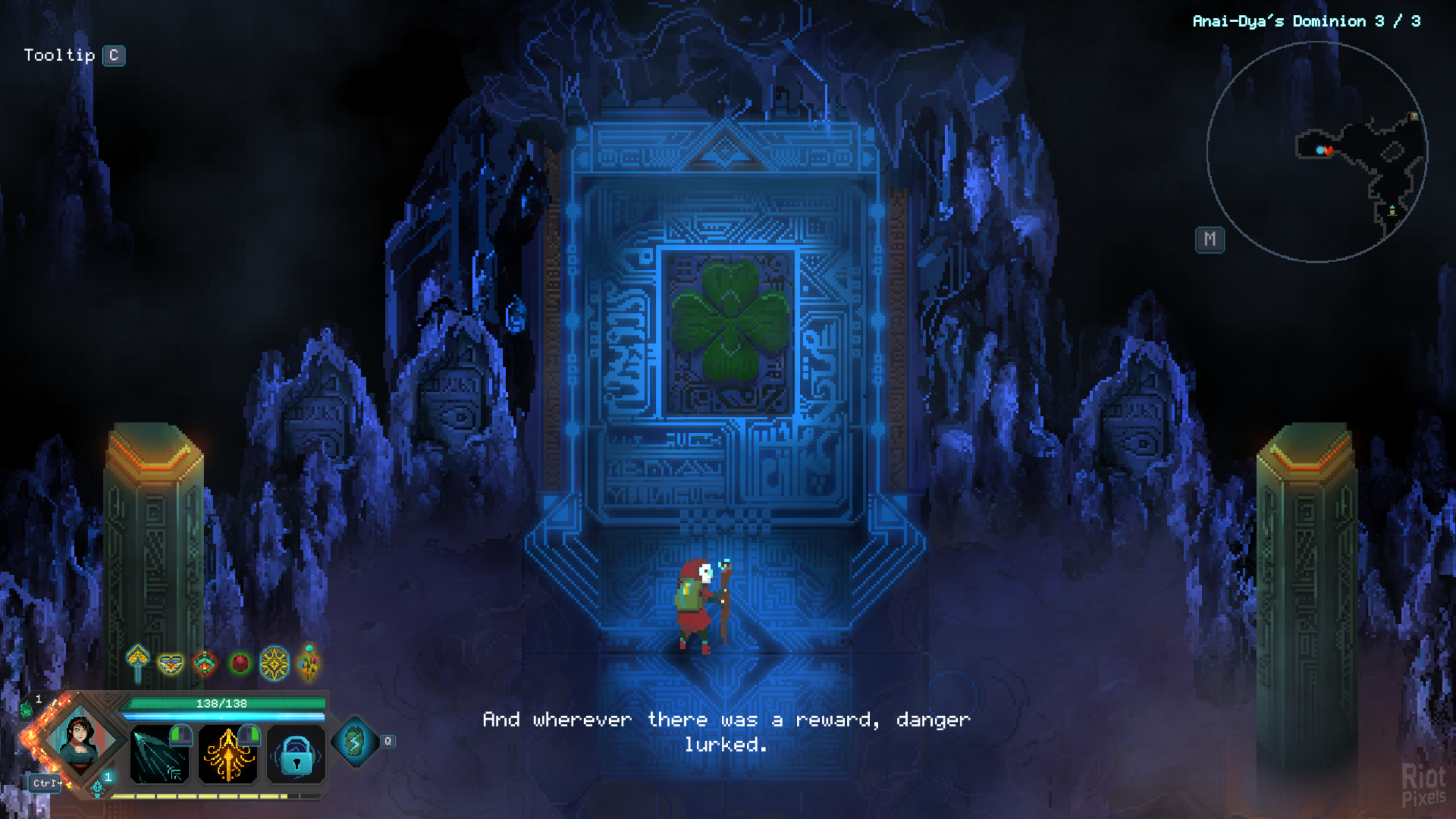Inspect the golden round shield relic icon
The height and width of the screenshot is (819, 1456).
[274, 663]
